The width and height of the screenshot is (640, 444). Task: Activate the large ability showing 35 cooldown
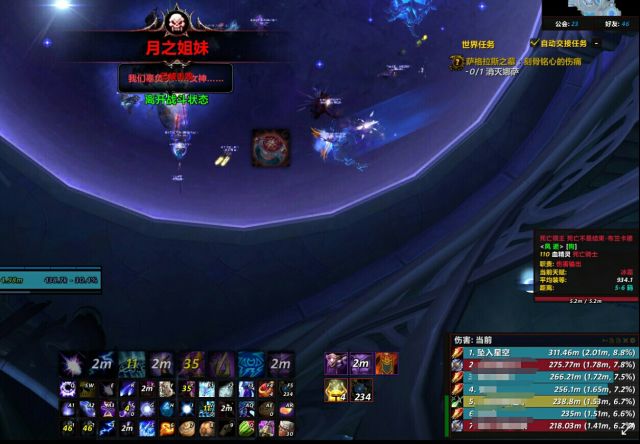pos(192,364)
